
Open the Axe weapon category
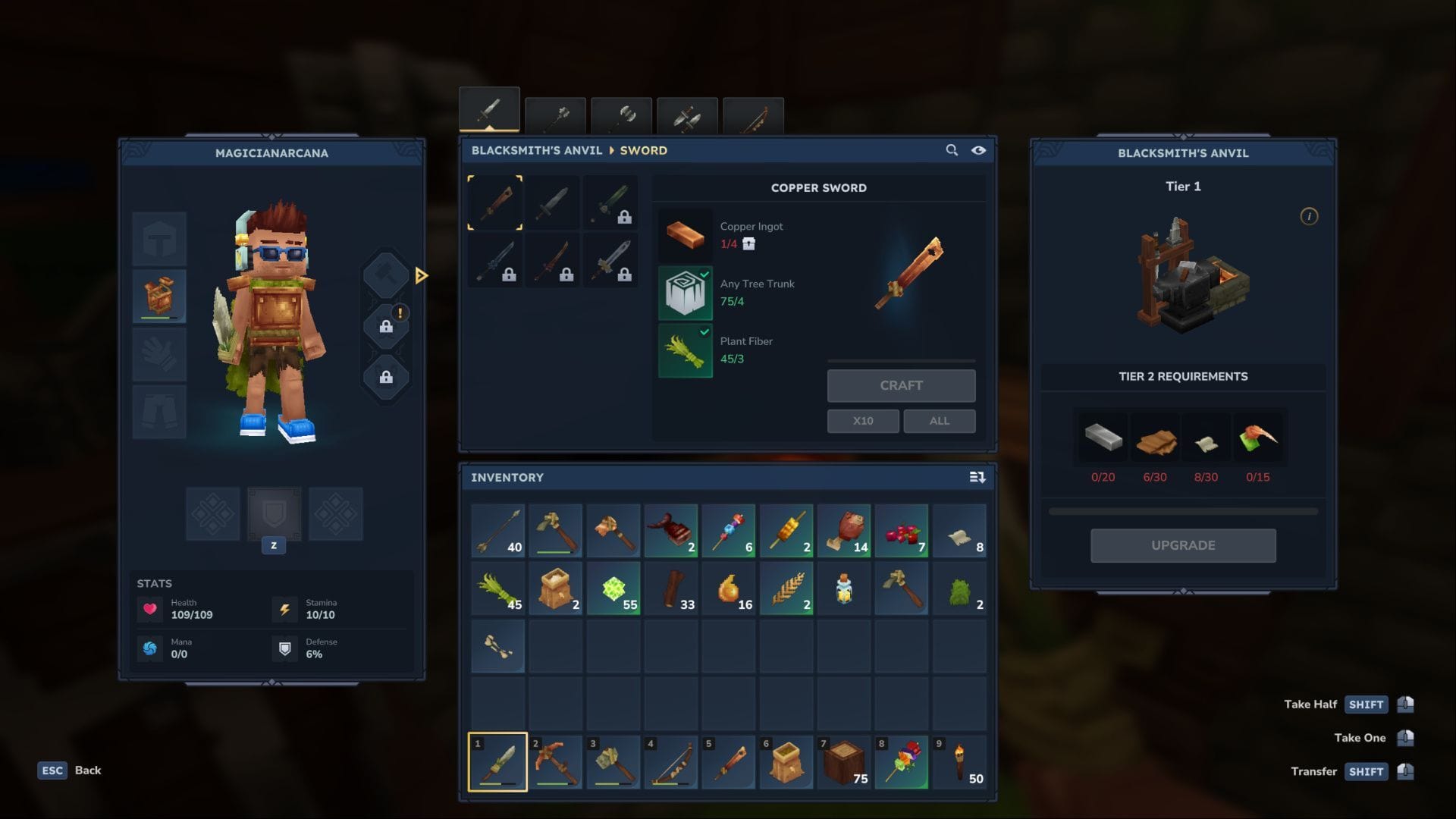[622, 114]
